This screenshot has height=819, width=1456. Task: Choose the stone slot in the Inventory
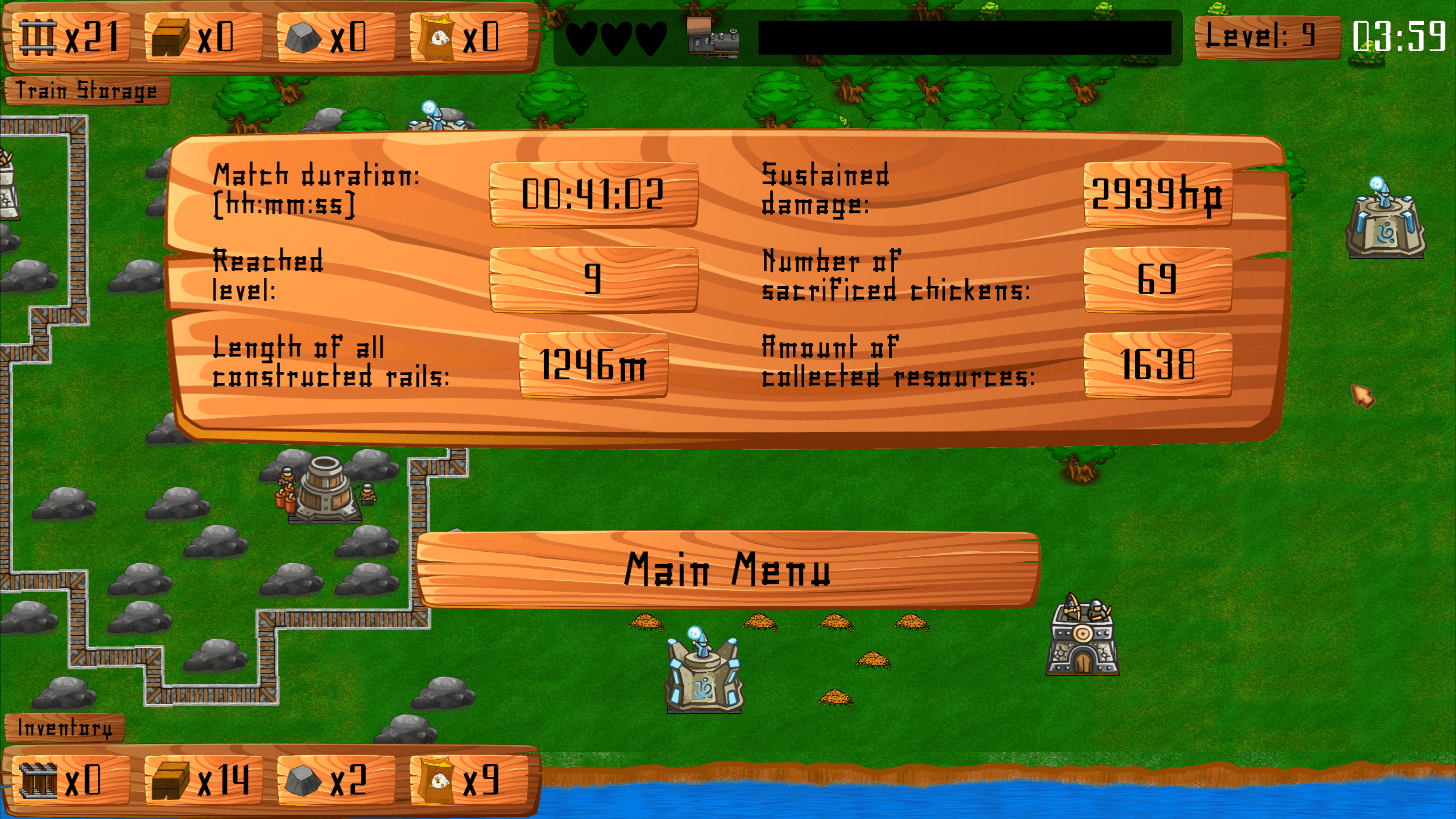[334, 780]
